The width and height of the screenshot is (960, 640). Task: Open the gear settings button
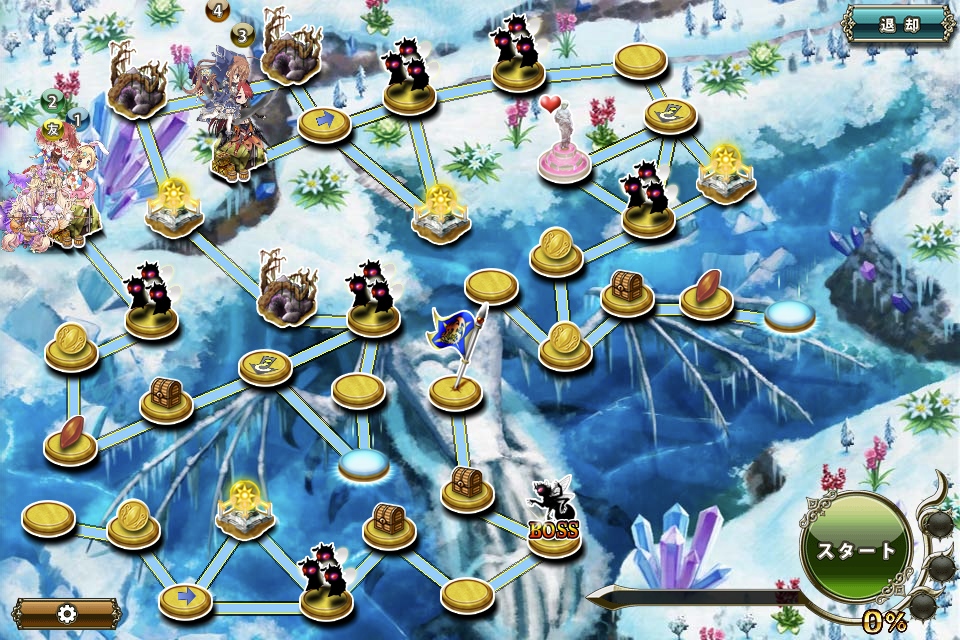coord(66,613)
